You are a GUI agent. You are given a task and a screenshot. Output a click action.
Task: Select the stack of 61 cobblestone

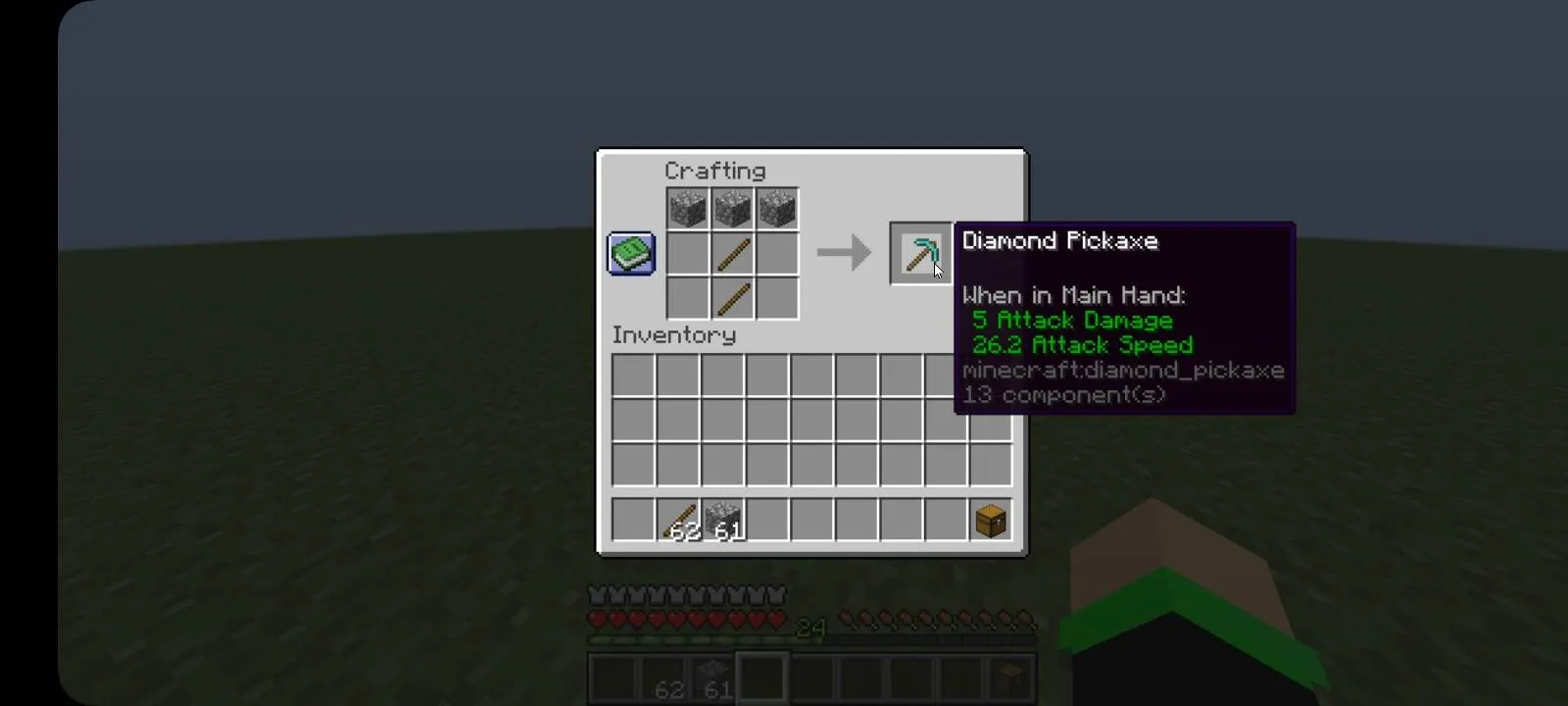click(723, 520)
